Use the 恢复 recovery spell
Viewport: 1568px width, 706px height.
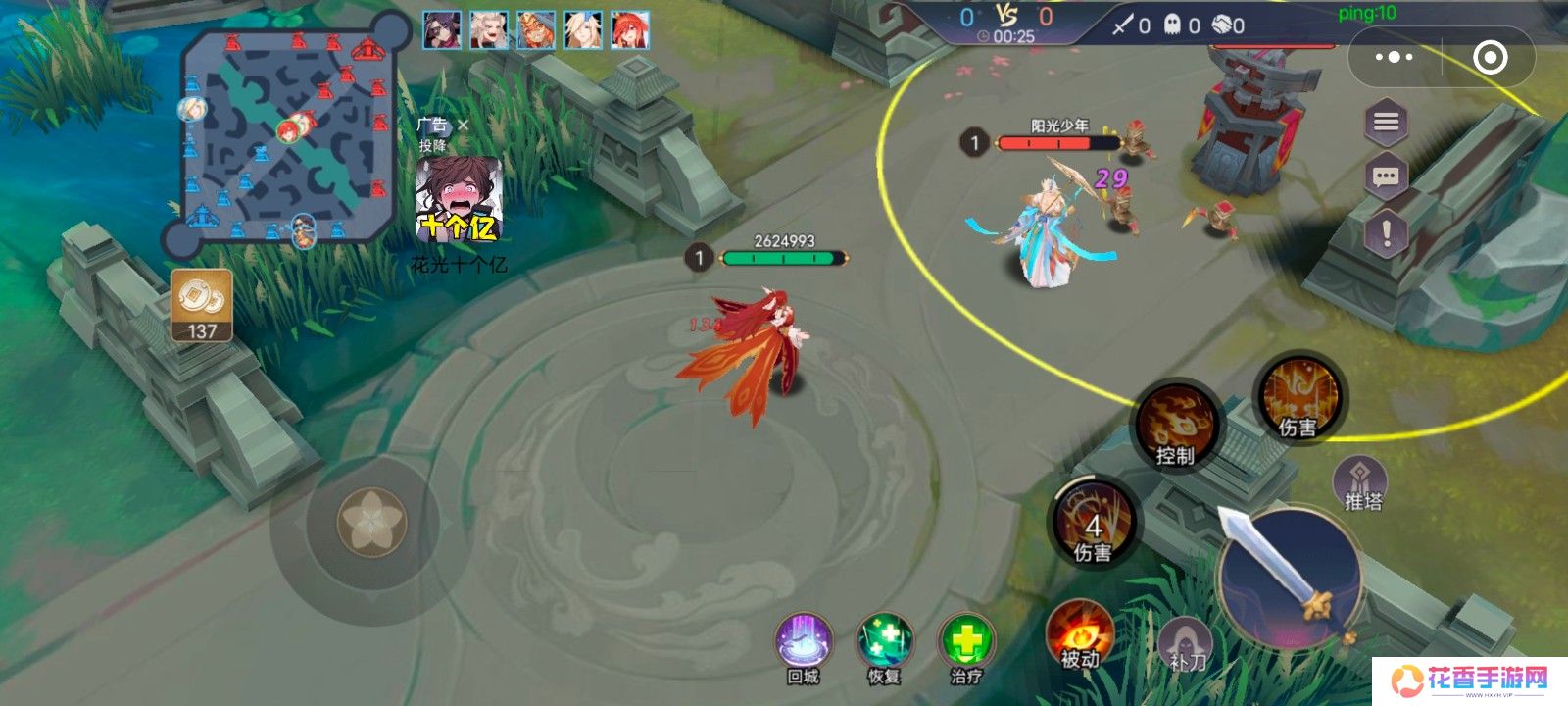click(884, 645)
